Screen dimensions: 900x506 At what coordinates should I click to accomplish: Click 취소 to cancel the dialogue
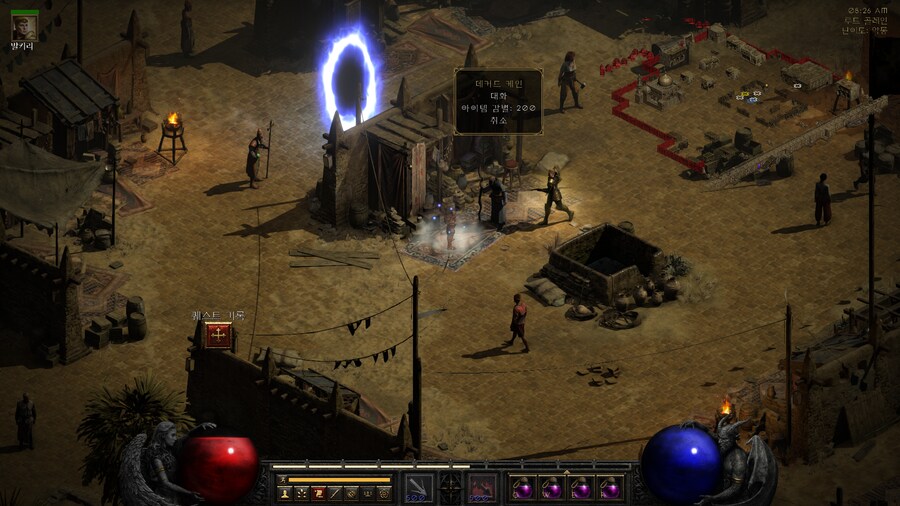click(x=498, y=119)
